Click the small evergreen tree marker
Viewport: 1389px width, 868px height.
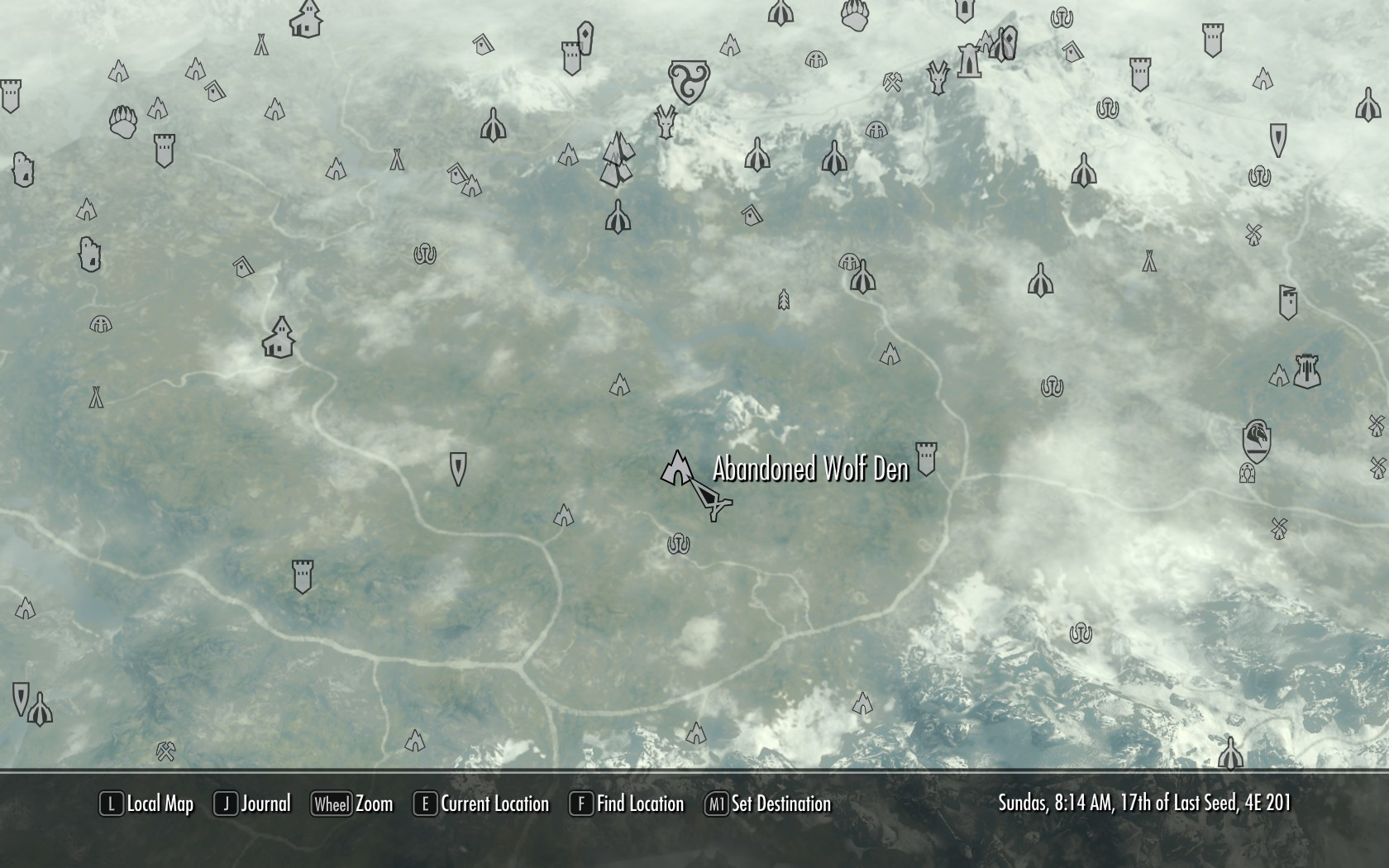[x=784, y=299]
